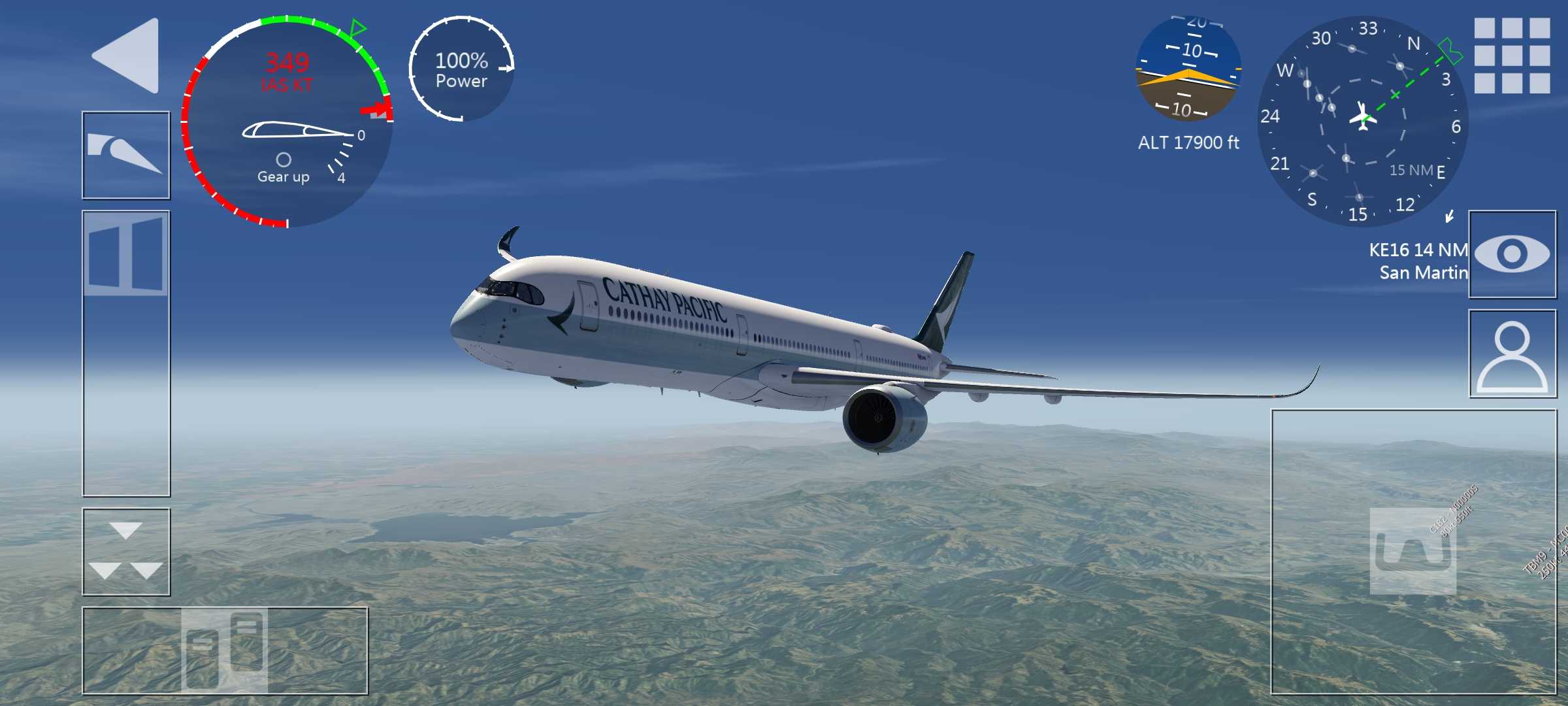Click the throttle lever handle

coord(125,254)
